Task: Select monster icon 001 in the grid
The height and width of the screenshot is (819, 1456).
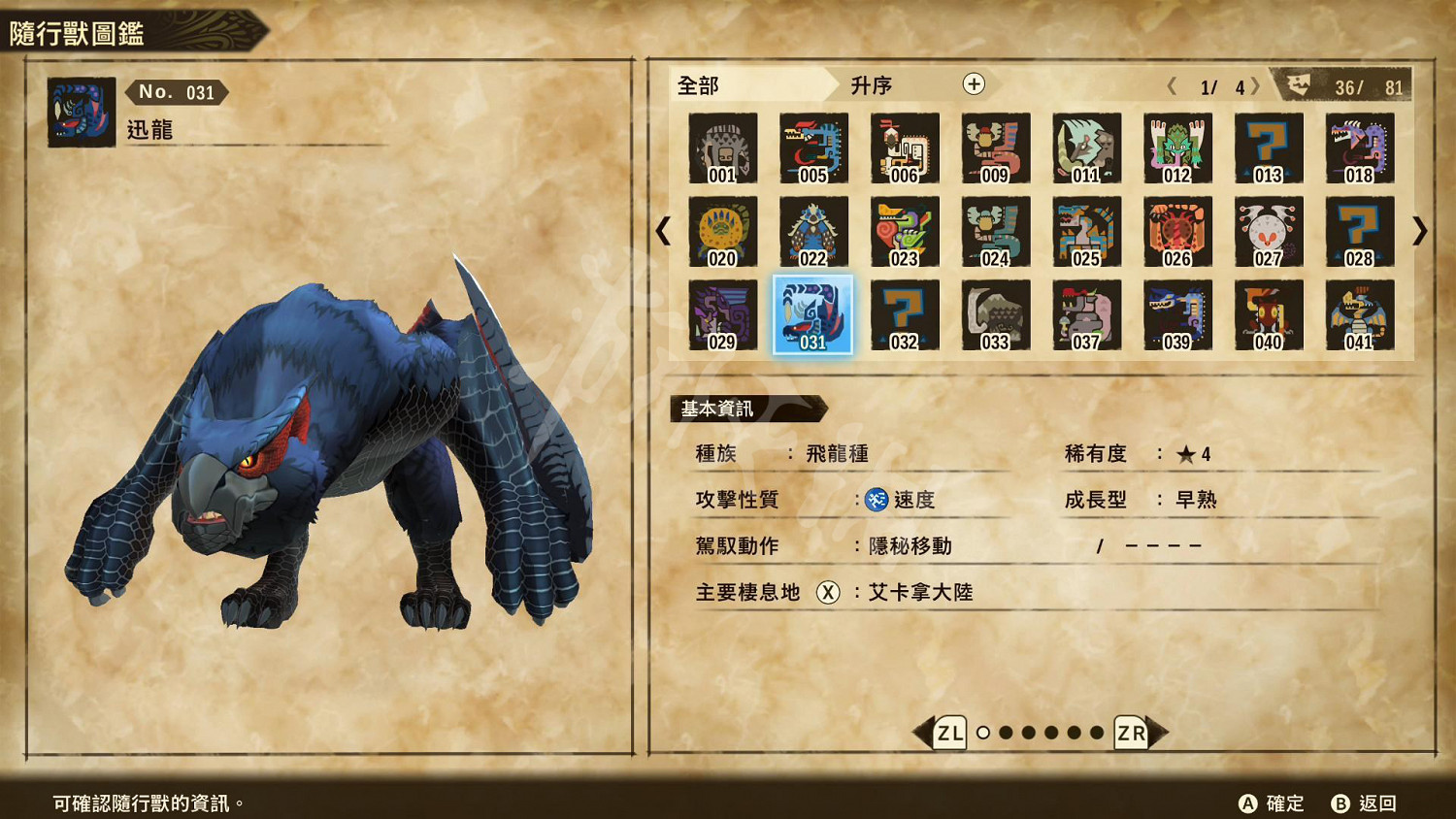Action: tap(722, 149)
